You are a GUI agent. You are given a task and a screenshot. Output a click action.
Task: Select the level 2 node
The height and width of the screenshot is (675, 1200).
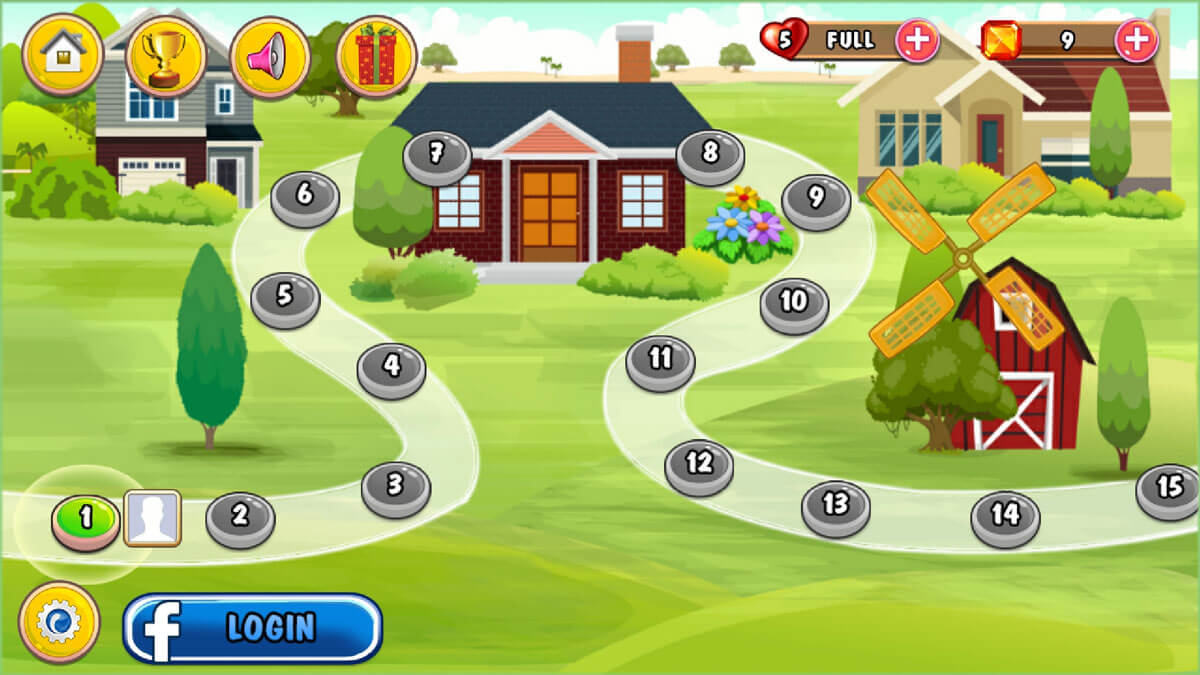pos(240,517)
